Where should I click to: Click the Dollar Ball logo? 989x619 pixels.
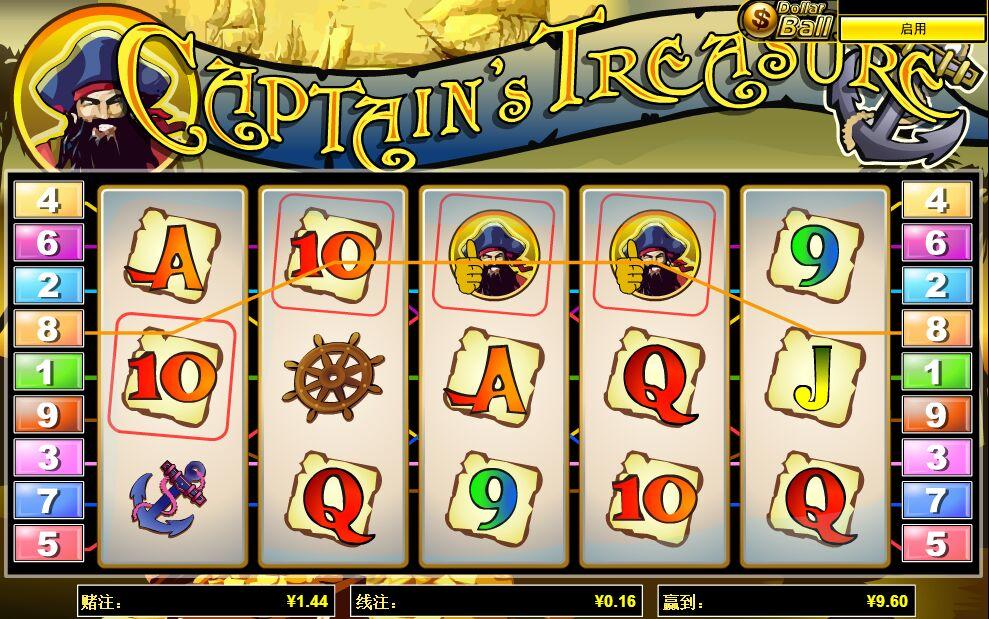click(786, 19)
